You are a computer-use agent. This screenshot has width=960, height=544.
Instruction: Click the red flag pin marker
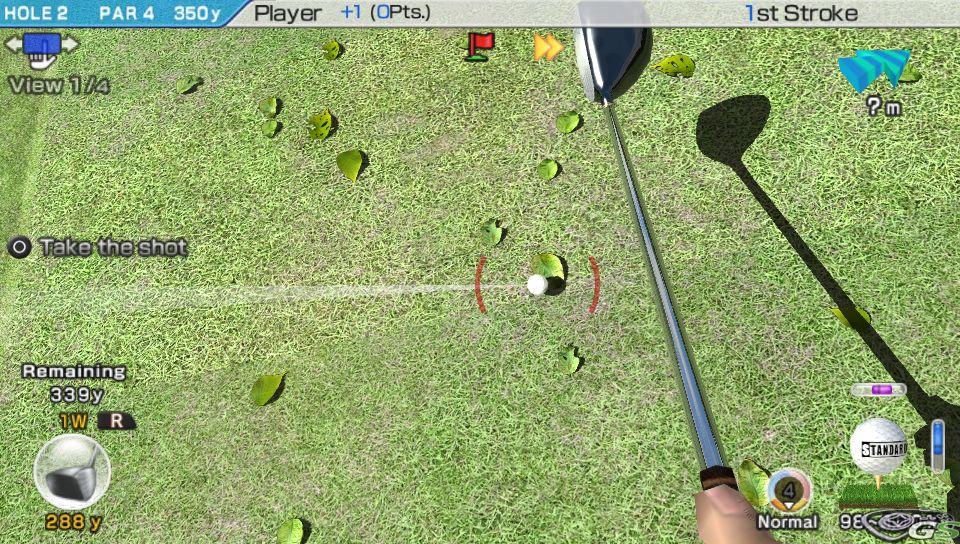click(x=481, y=45)
